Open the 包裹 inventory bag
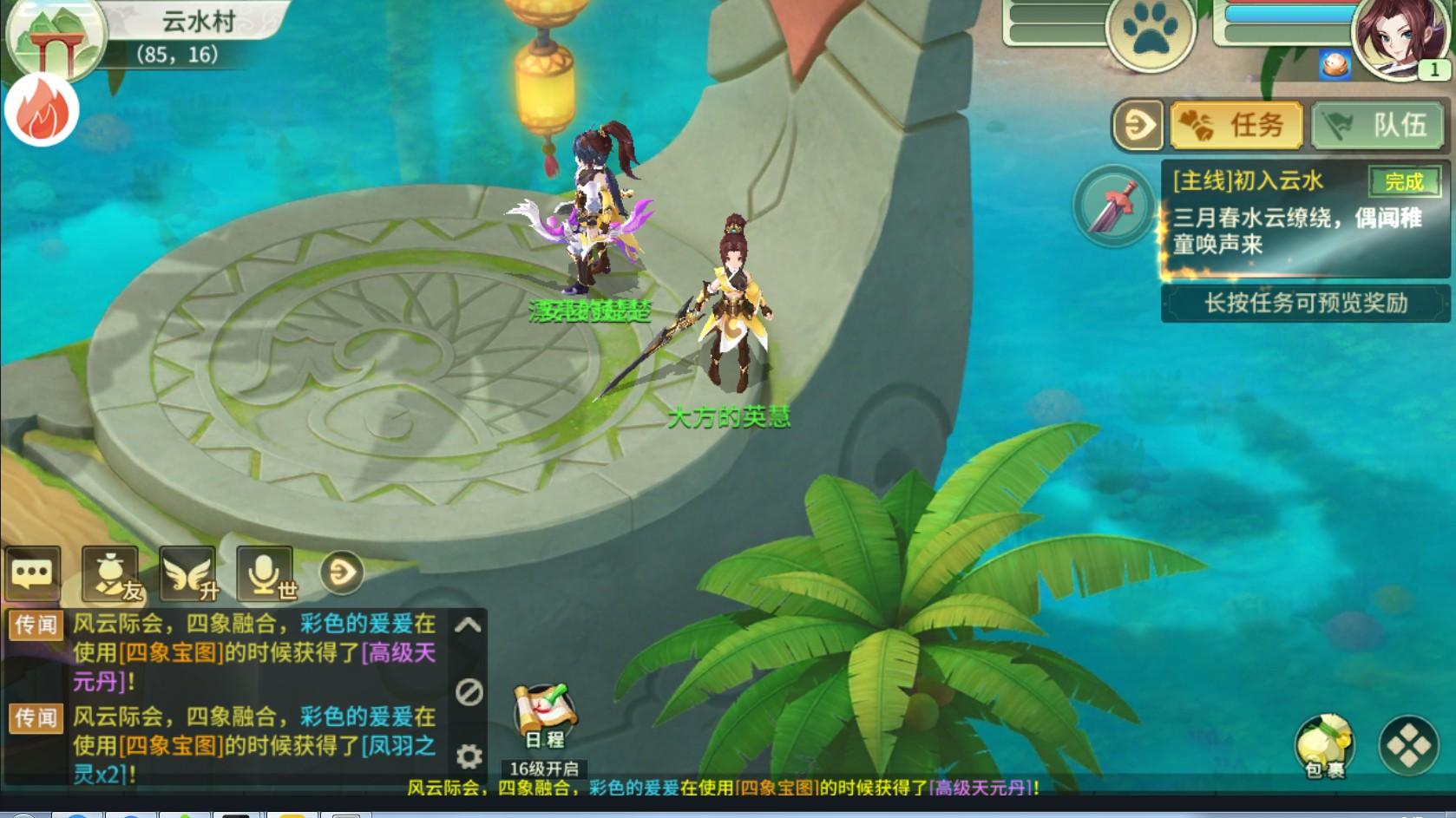 [x=1324, y=744]
